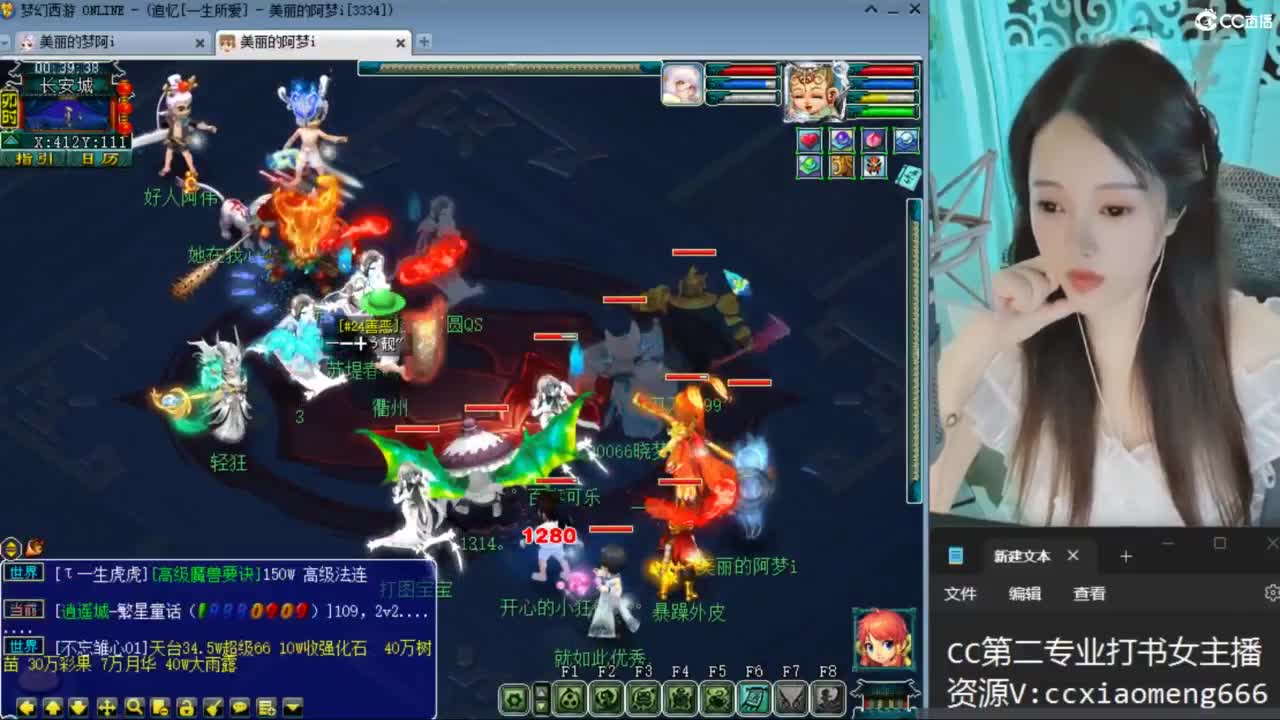Open the green dropdown arrow beside the chat bar
The image size is (1280, 720).
tap(10, 546)
